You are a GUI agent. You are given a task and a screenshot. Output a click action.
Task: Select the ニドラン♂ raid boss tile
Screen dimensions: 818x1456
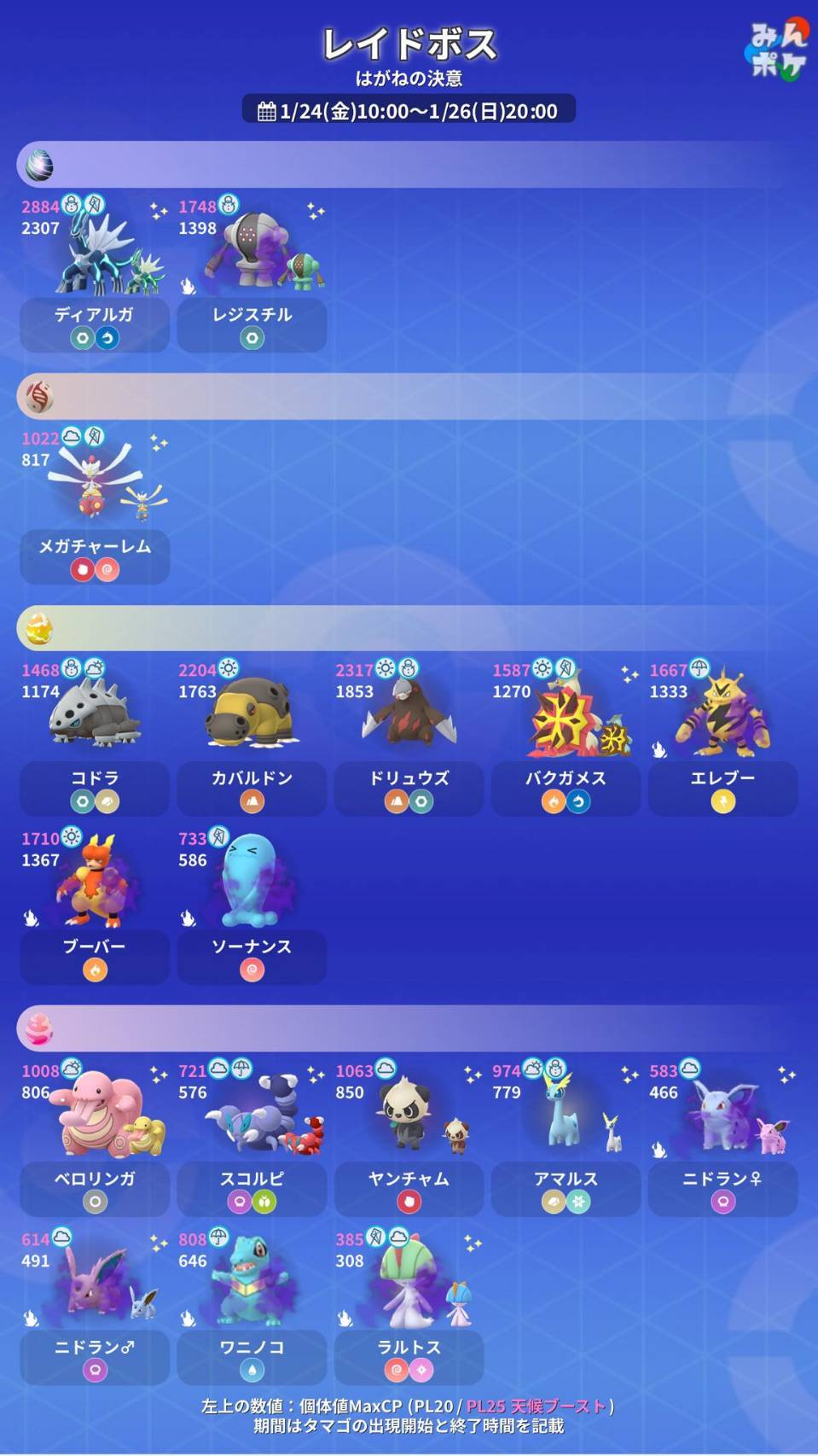(x=94, y=1307)
